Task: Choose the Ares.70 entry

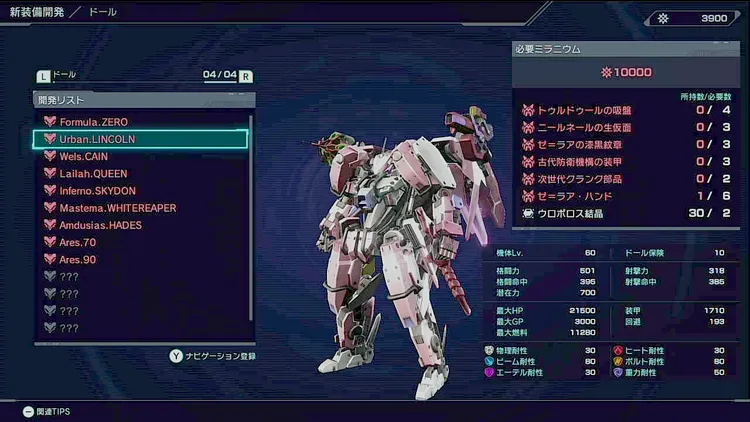Action: pyautogui.click(x=78, y=242)
